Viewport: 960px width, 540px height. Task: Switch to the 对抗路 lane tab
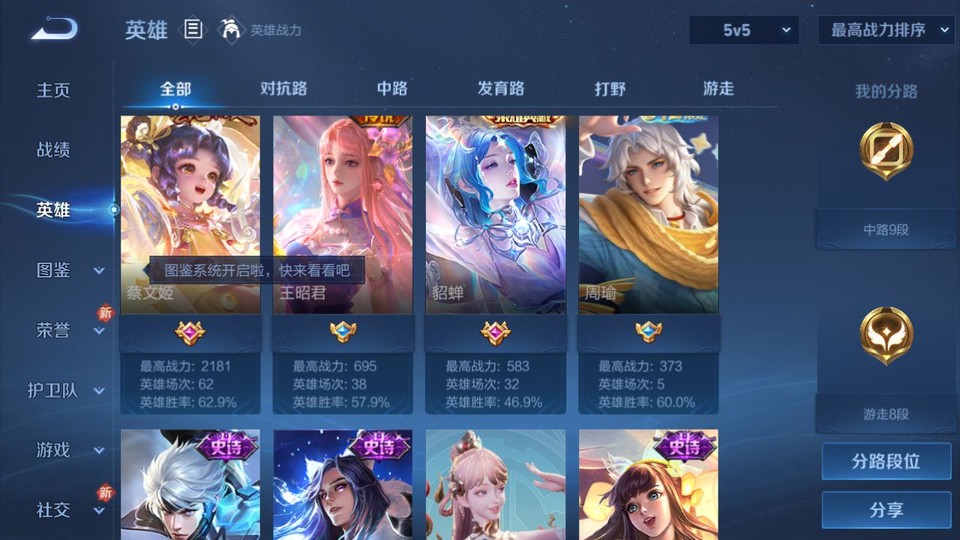(x=283, y=88)
